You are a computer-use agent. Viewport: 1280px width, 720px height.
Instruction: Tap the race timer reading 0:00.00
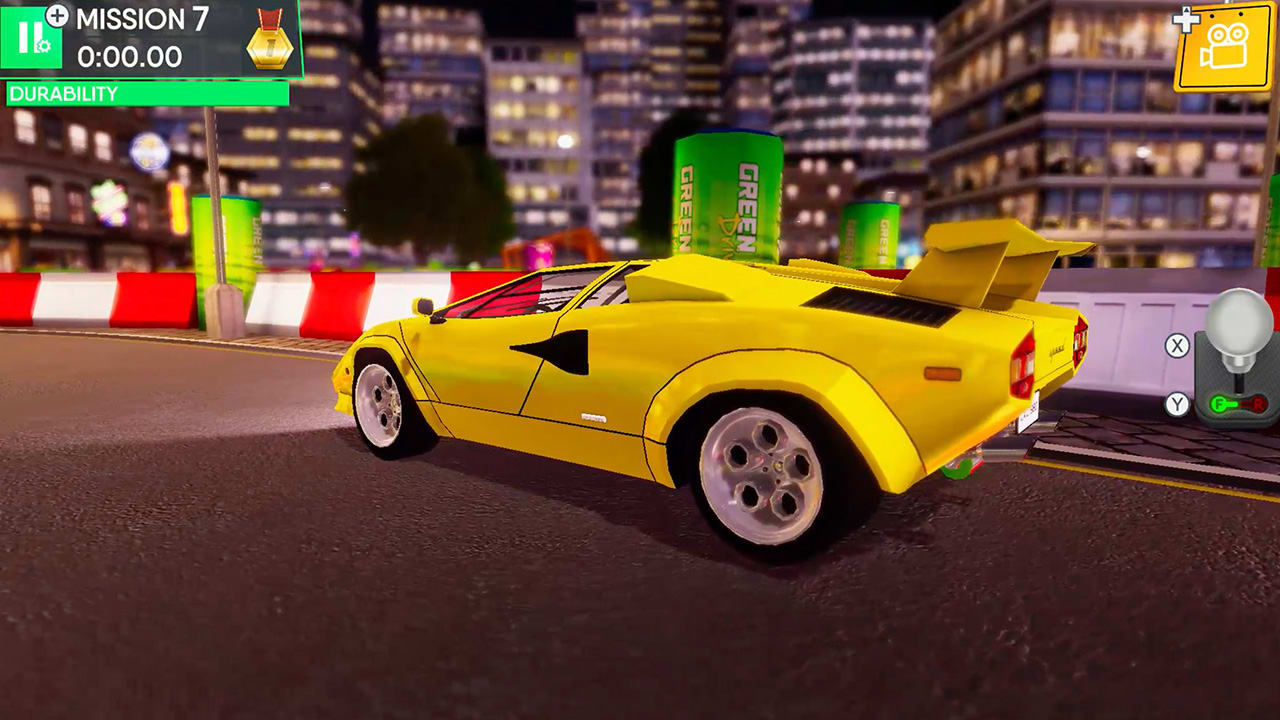tap(130, 55)
